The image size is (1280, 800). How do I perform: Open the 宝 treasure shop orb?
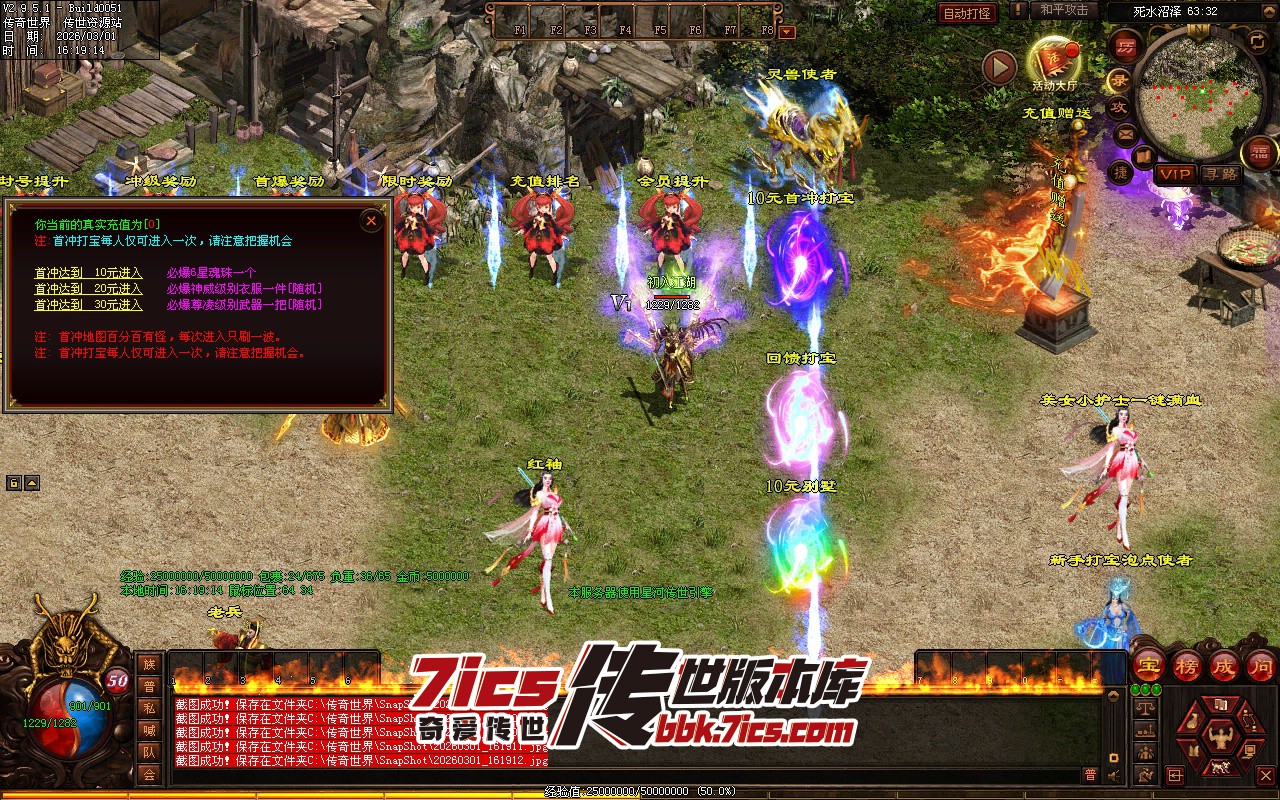pyautogui.click(x=1149, y=666)
